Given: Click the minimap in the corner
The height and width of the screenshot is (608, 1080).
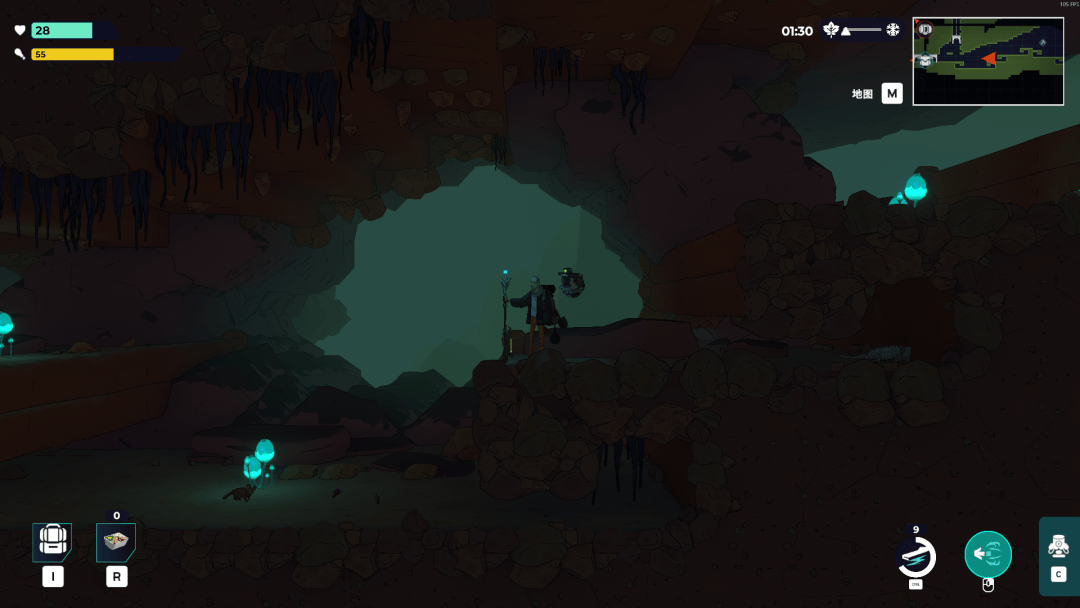Looking at the screenshot, I should click(988, 61).
